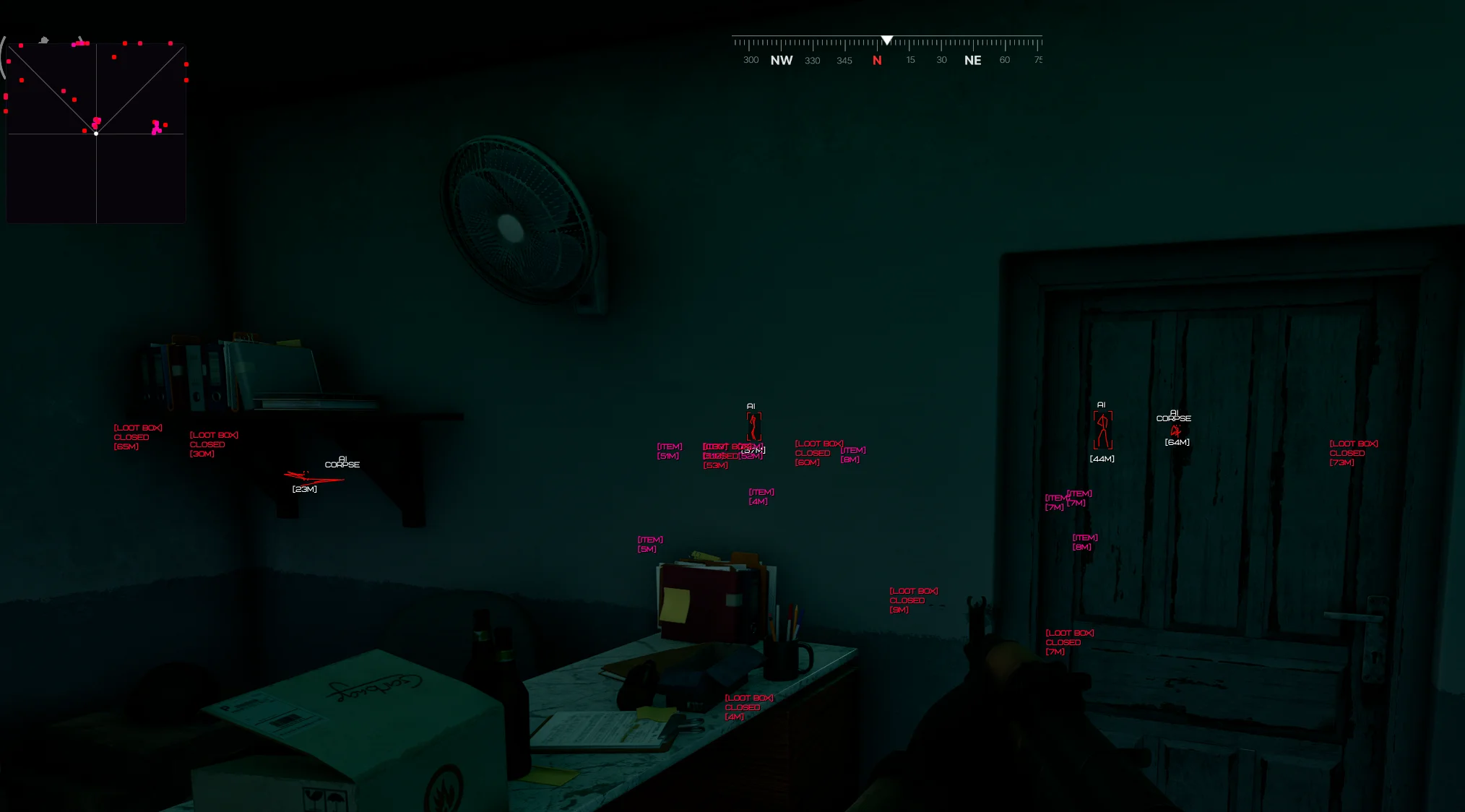1465x812 pixels.
Task: Click the closed loot box 30M label
Action: pos(213,444)
